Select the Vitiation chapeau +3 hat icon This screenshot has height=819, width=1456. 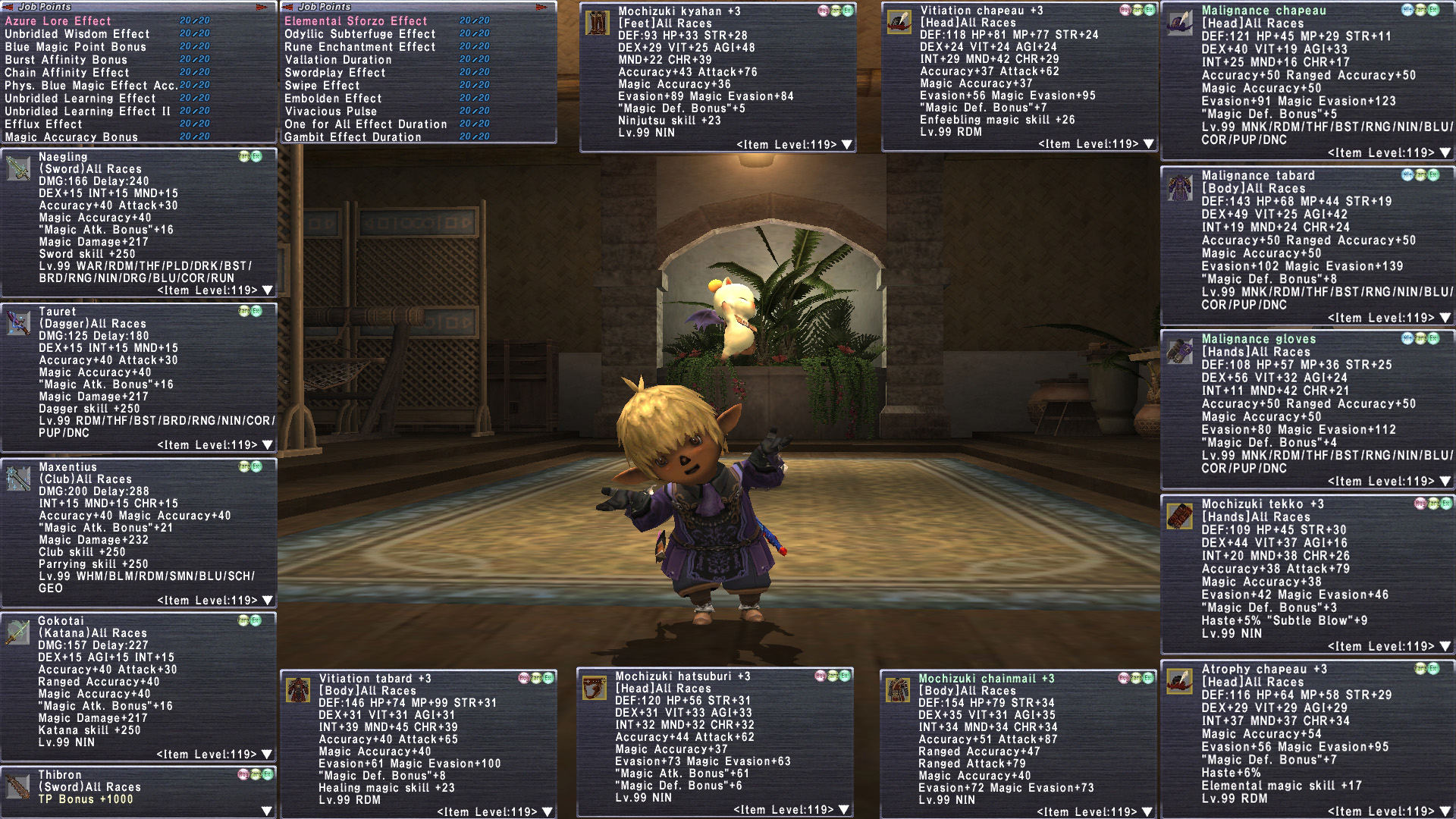(899, 23)
